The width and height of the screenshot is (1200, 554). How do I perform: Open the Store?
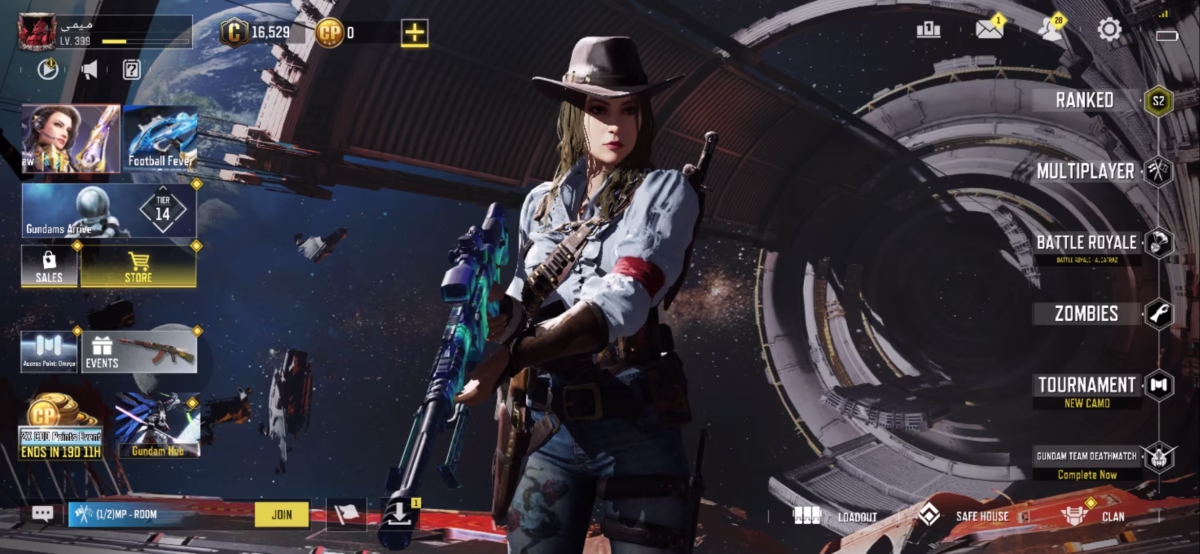click(138, 267)
